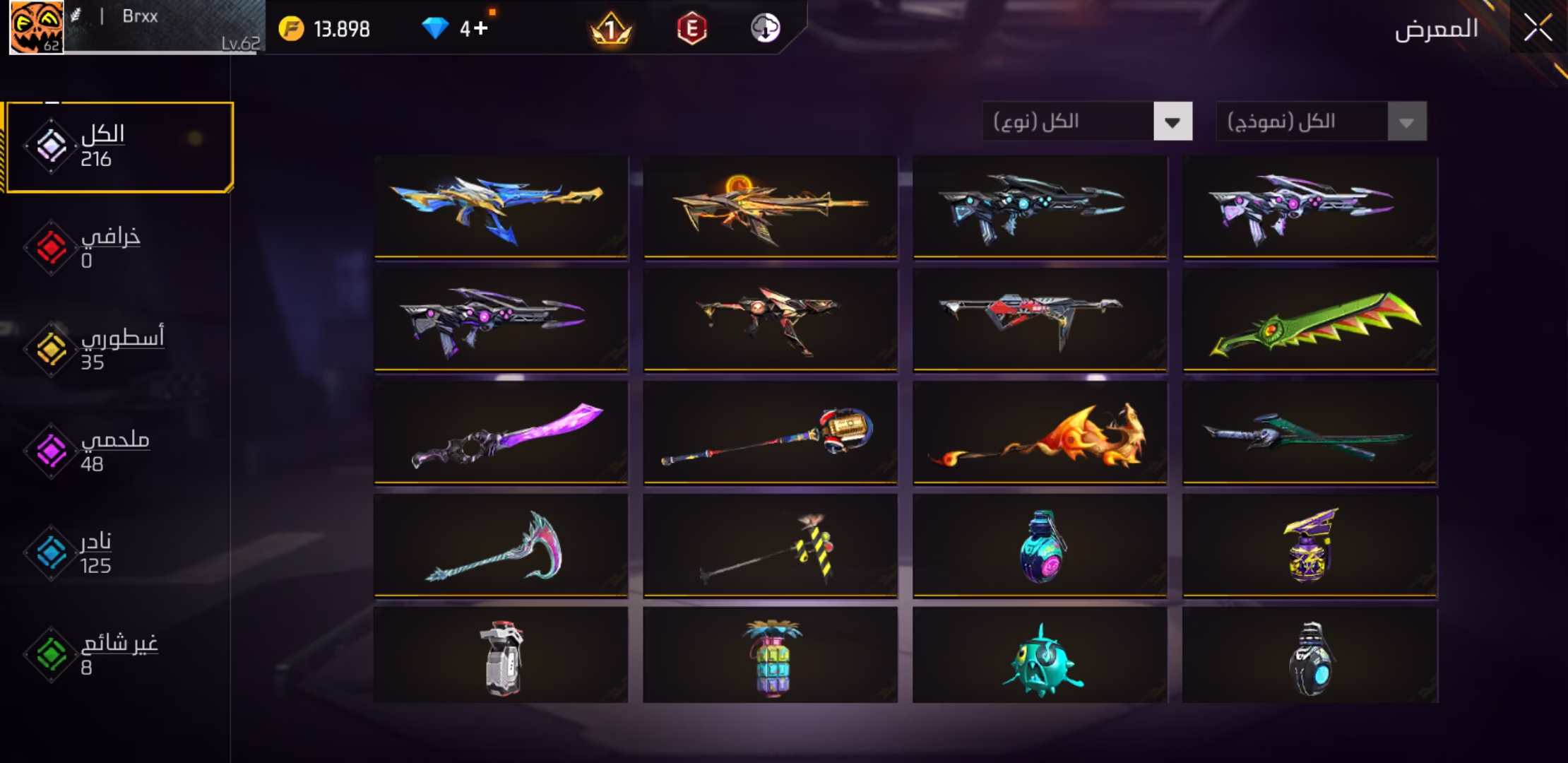
Task: Pick the orange flaming fox weapon skin
Action: tap(1040, 433)
